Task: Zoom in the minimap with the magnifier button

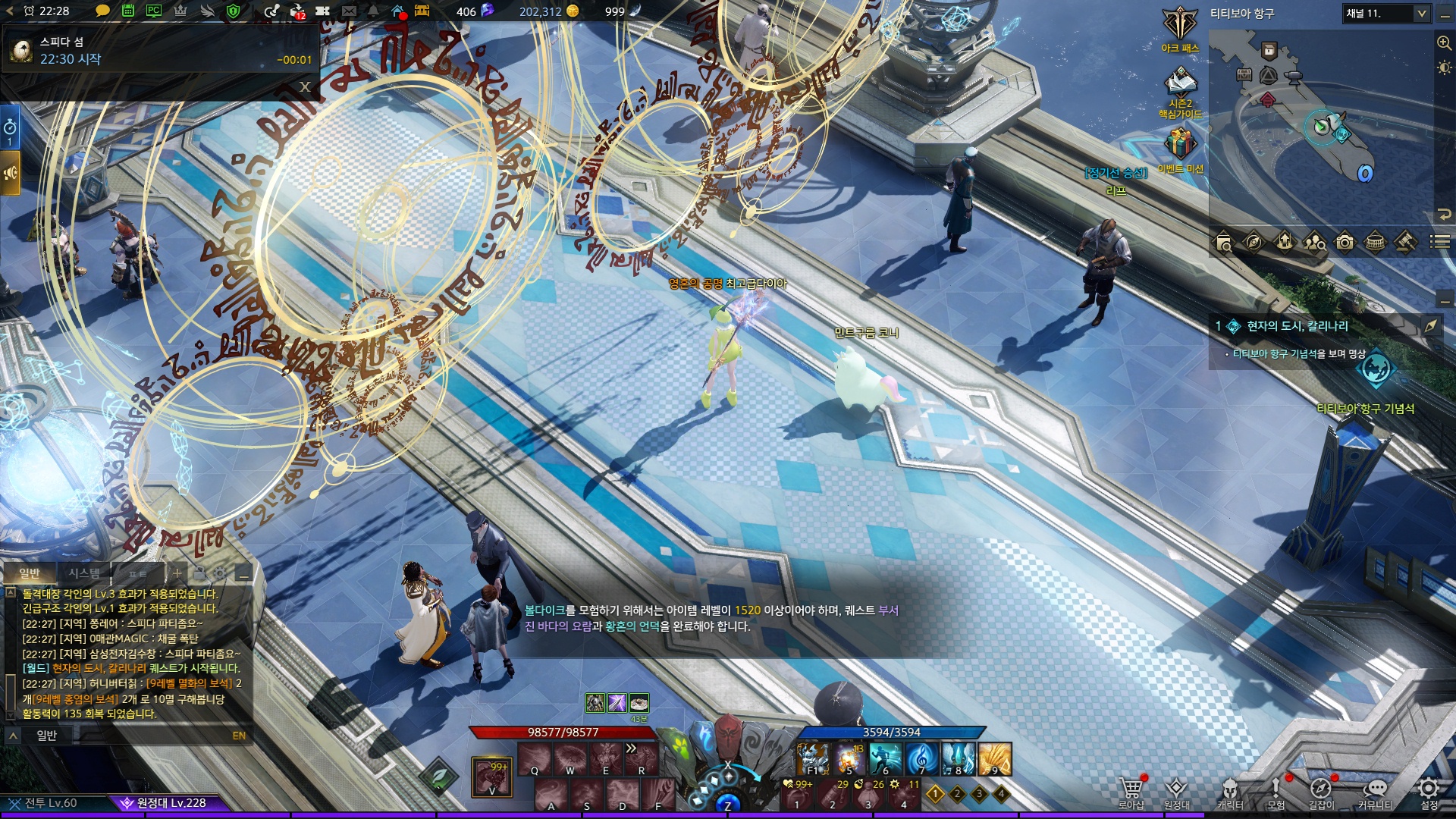Action: pos(1444,42)
